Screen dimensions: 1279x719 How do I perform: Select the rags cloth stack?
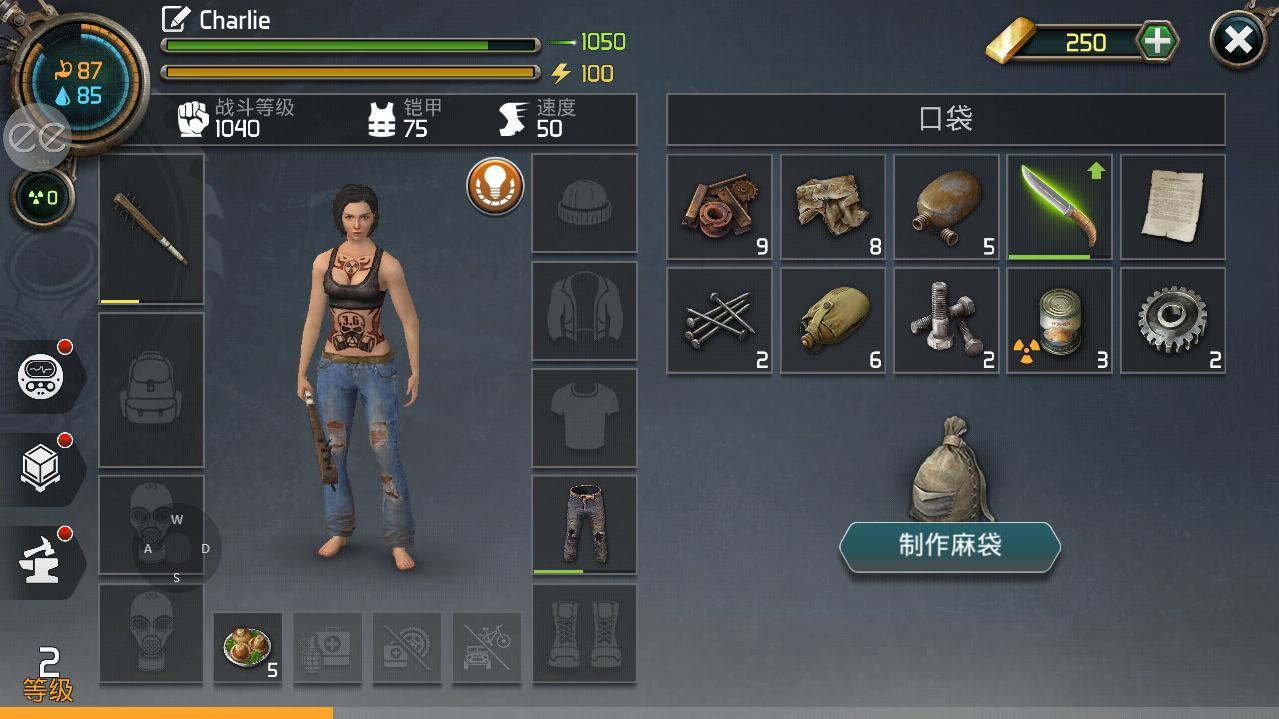pos(833,206)
